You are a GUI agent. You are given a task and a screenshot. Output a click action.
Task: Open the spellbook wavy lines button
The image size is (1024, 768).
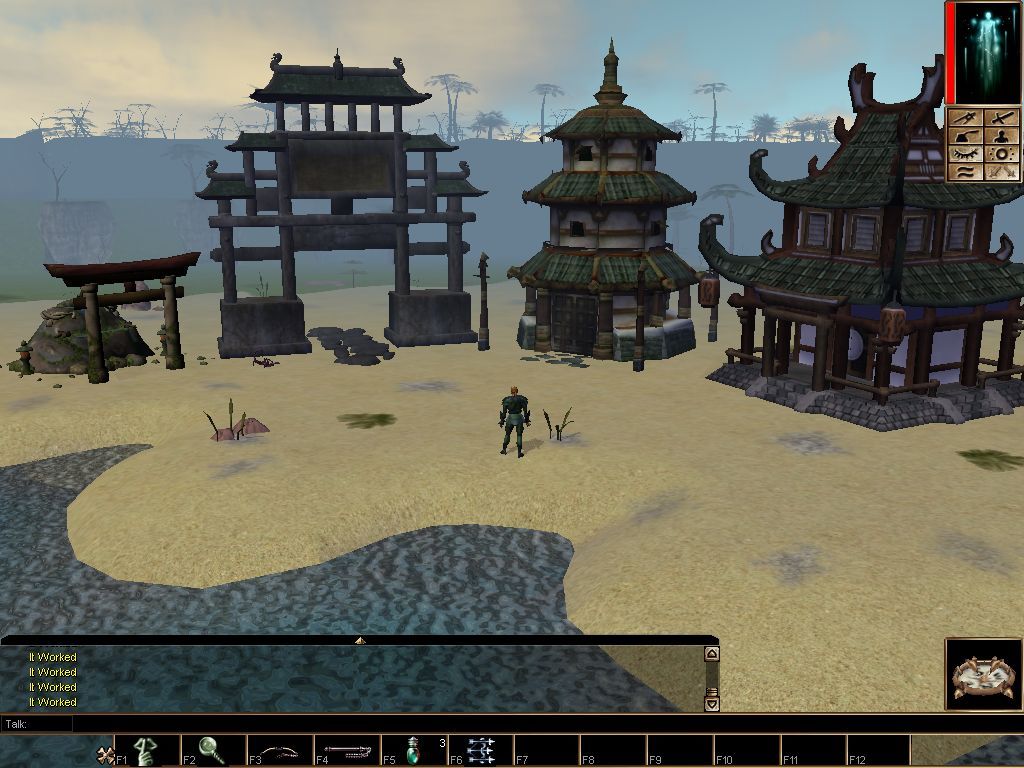click(x=966, y=172)
